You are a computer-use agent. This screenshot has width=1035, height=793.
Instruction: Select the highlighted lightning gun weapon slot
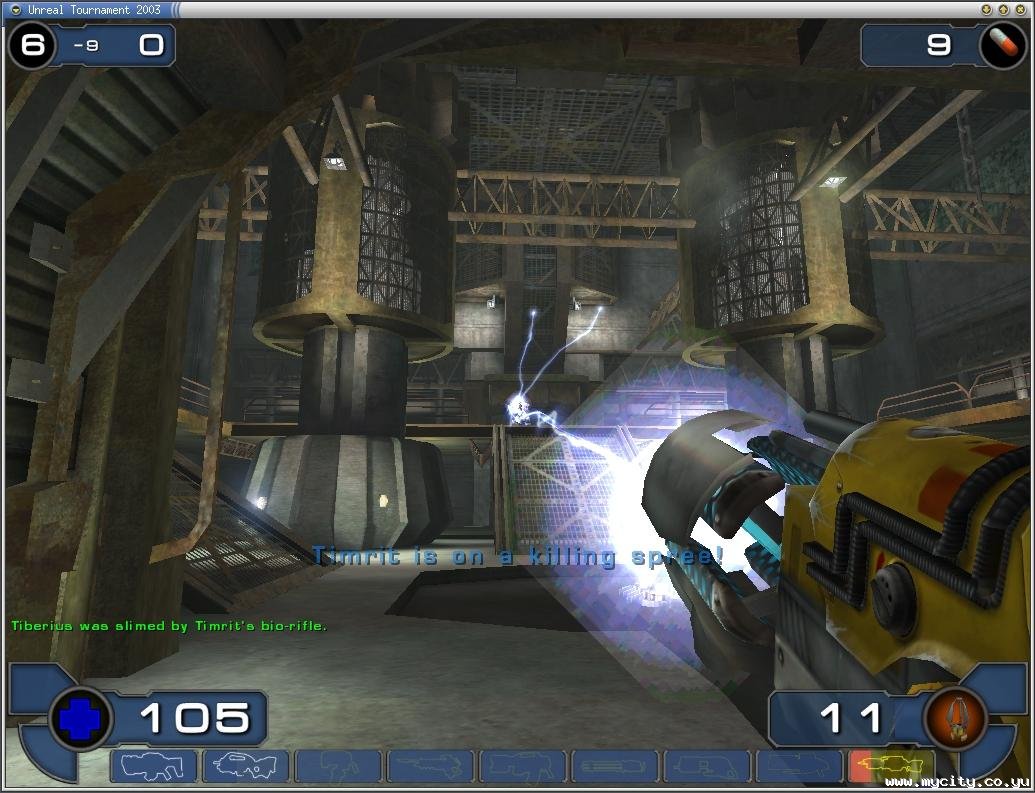pyautogui.click(x=890, y=767)
